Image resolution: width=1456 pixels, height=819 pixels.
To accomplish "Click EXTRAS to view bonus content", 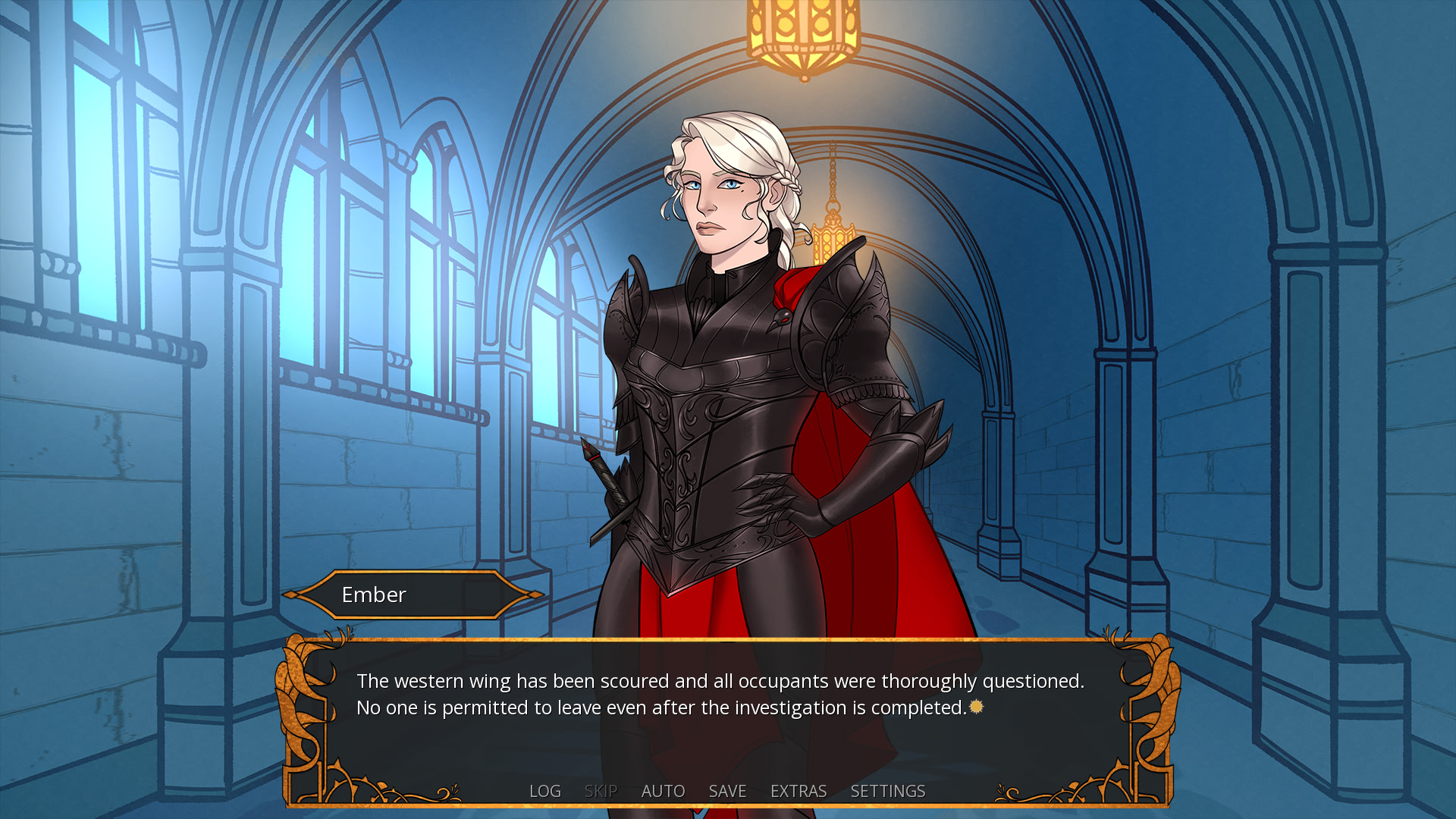I will point(798,791).
